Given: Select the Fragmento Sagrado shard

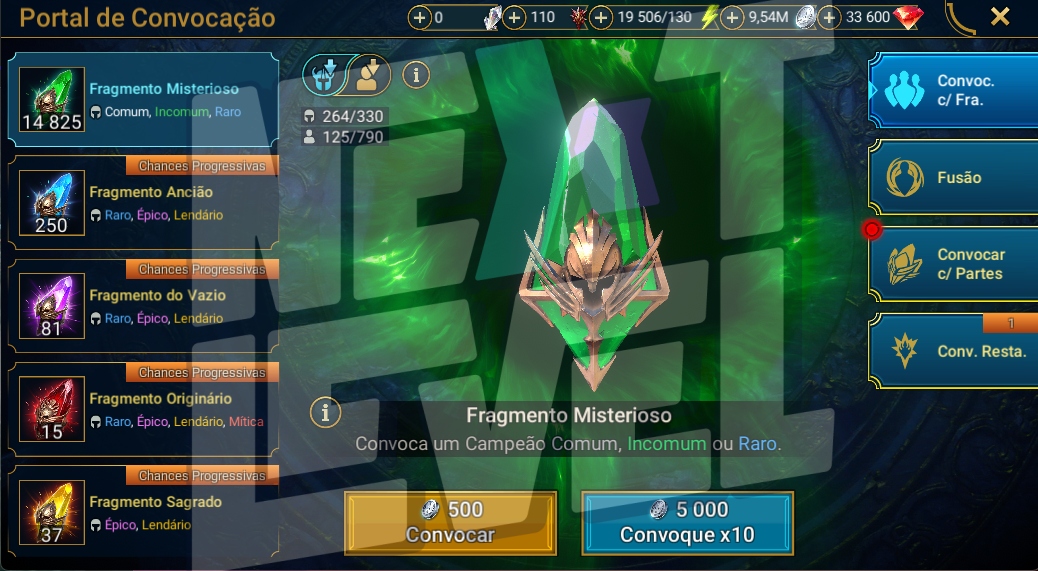Looking at the screenshot, I should [x=143, y=514].
